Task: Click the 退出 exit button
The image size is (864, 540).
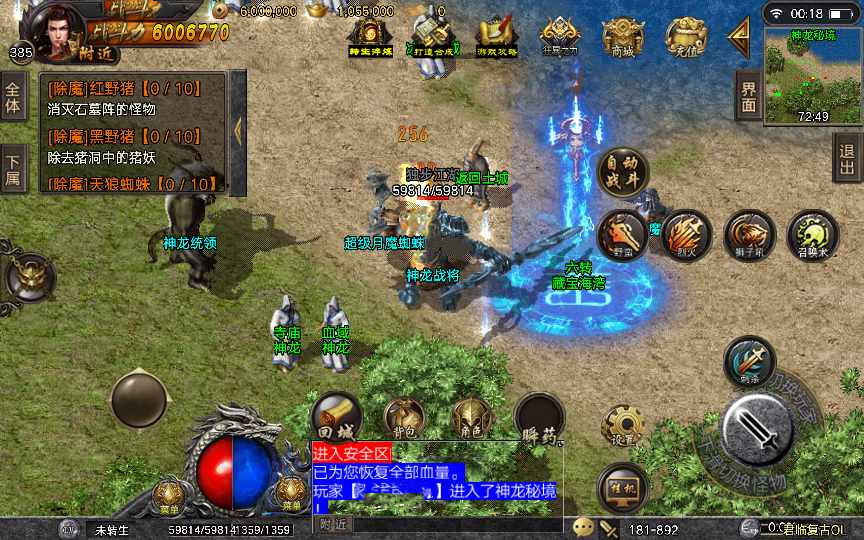Action: pos(848,157)
